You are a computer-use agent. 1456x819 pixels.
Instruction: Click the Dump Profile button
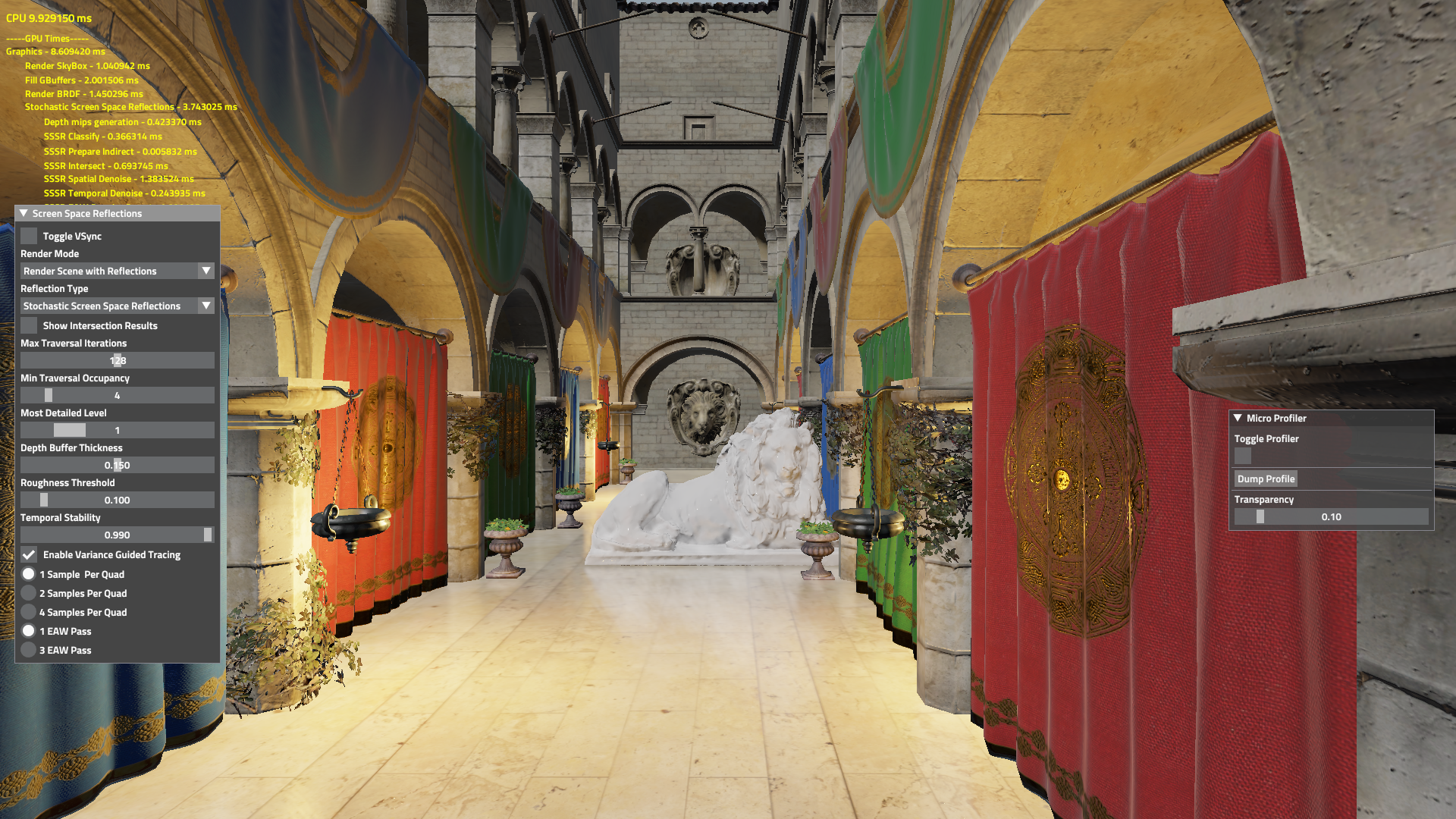tap(1266, 479)
